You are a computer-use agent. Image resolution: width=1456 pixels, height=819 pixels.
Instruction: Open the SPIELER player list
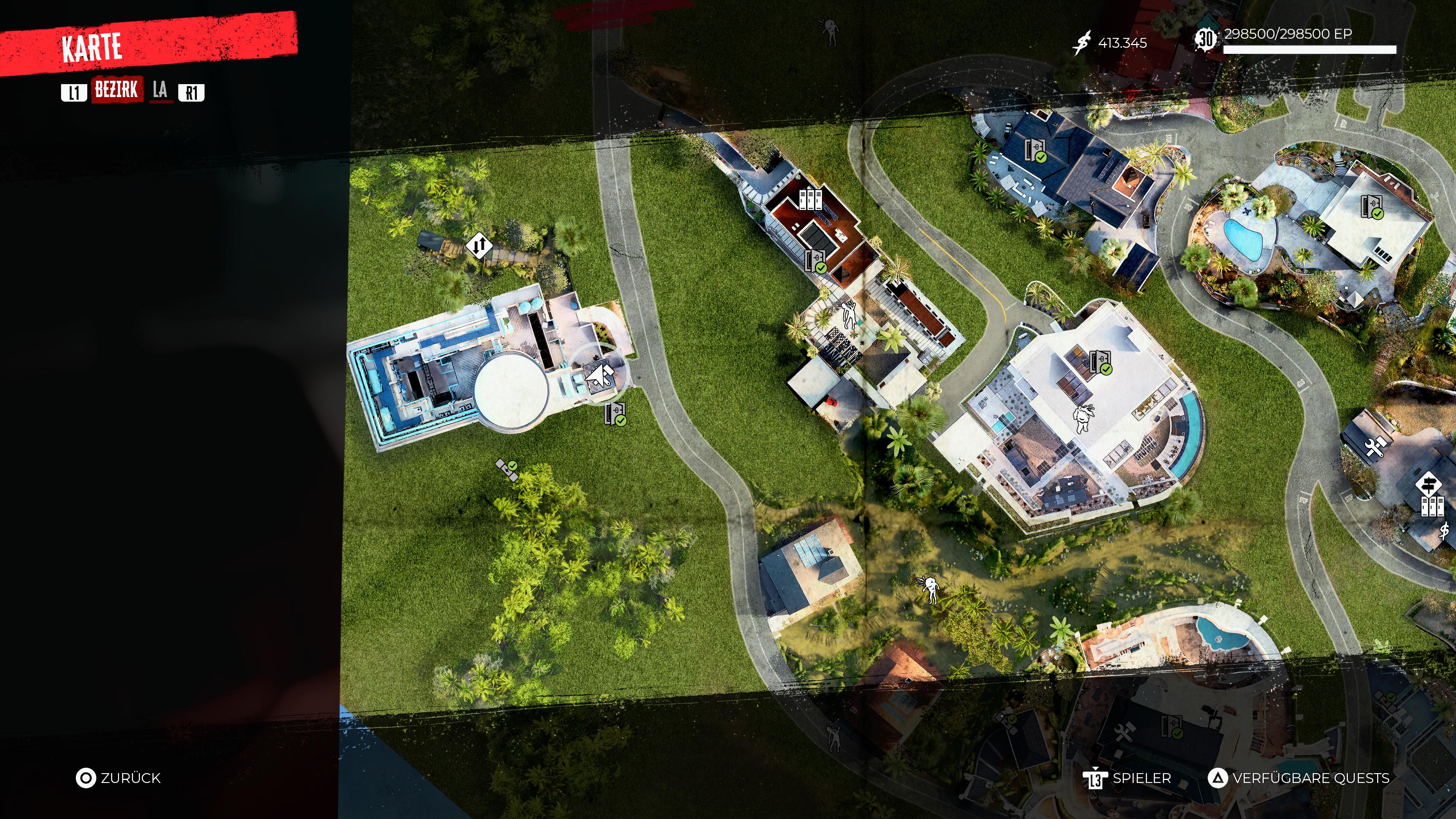[x=1127, y=778]
